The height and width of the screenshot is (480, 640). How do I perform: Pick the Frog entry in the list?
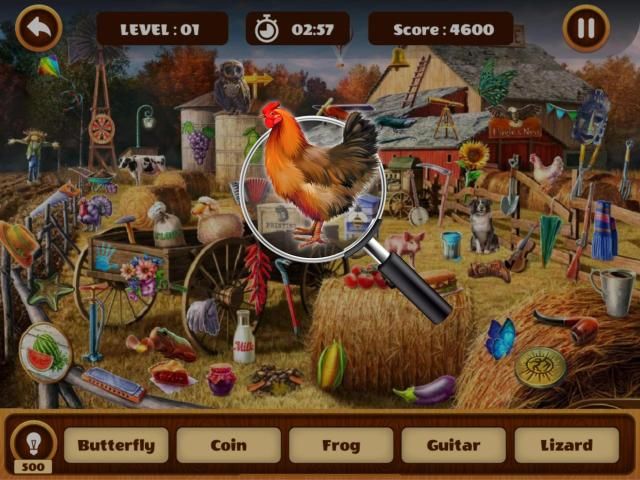(x=341, y=445)
